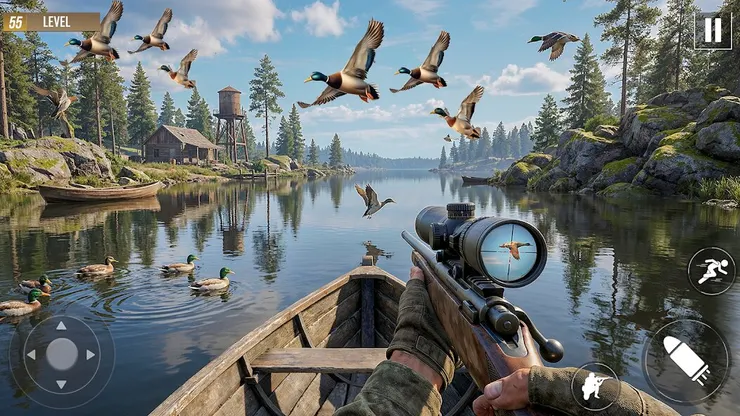Activate the sprint running-man button

(711, 271)
